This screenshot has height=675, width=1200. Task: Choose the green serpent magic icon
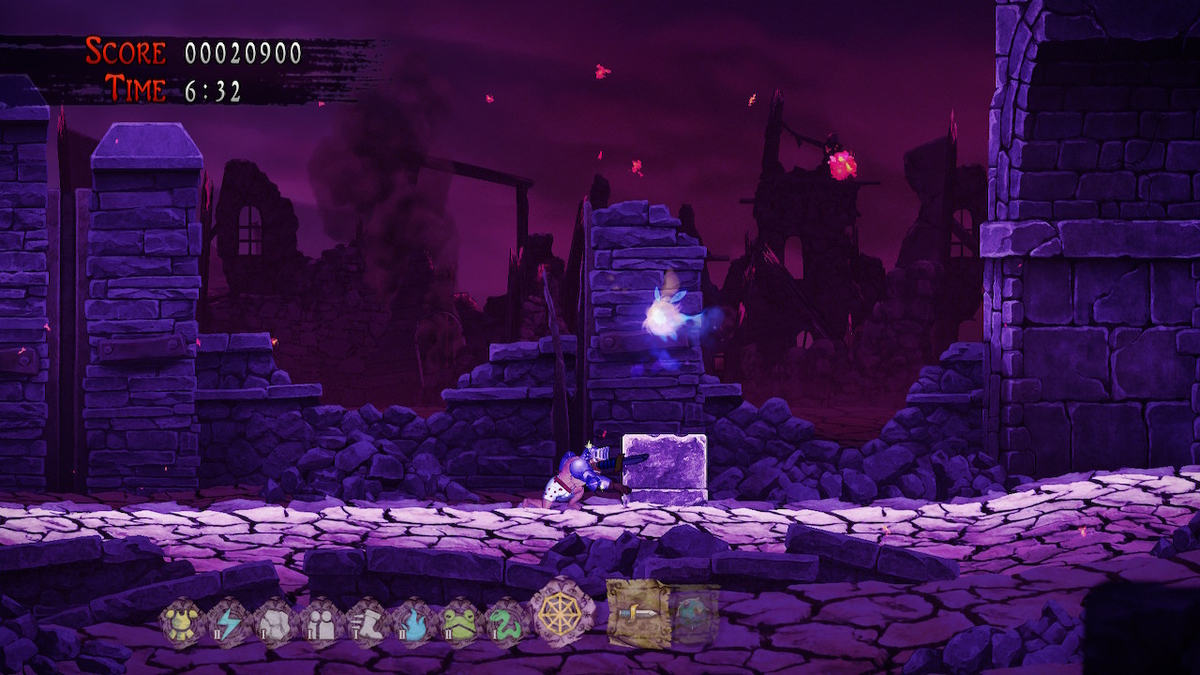tap(506, 621)
